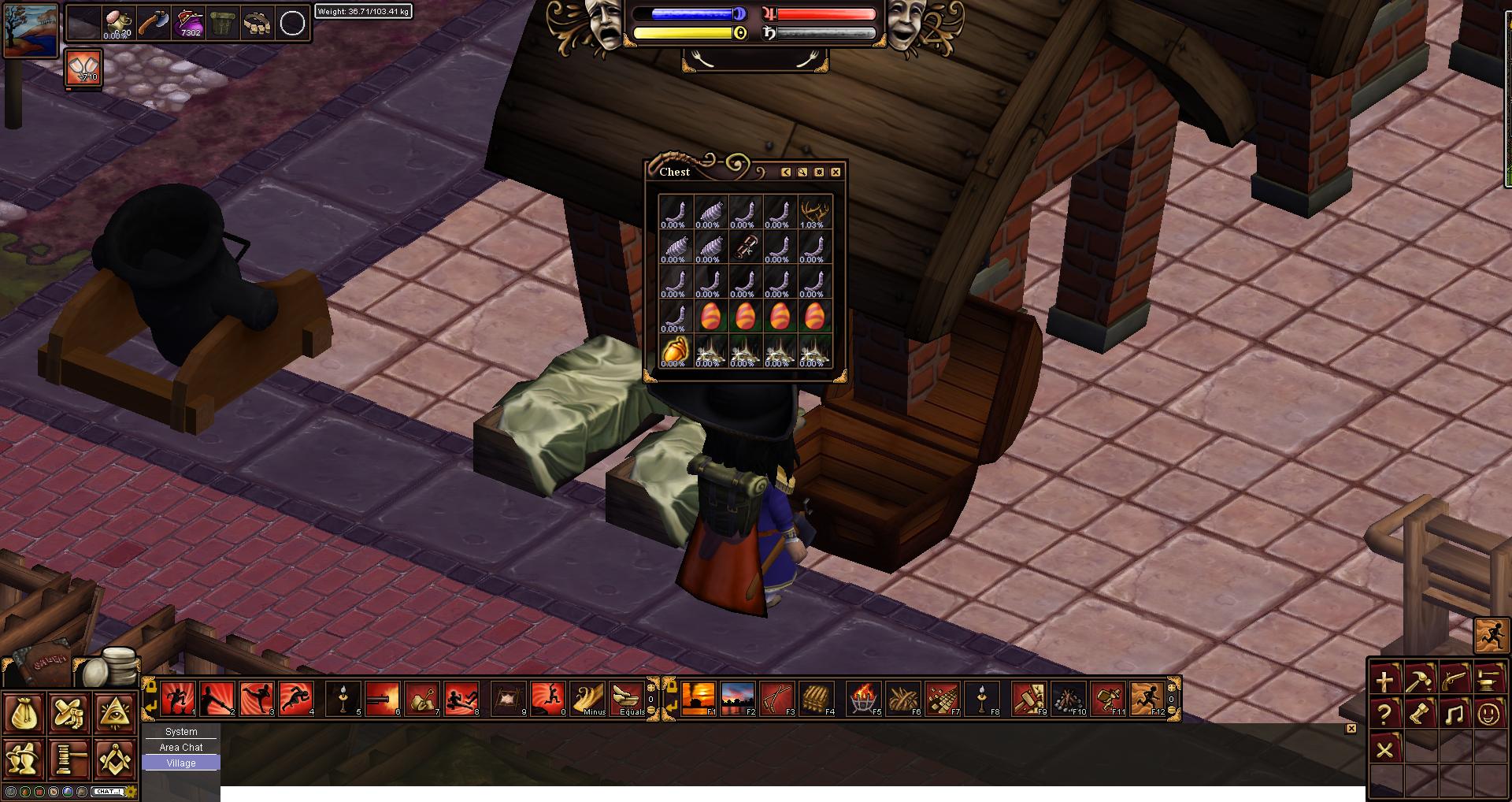Select the campfire action on F10
The image size is (1512, 802).
[x=1069, y=698]
